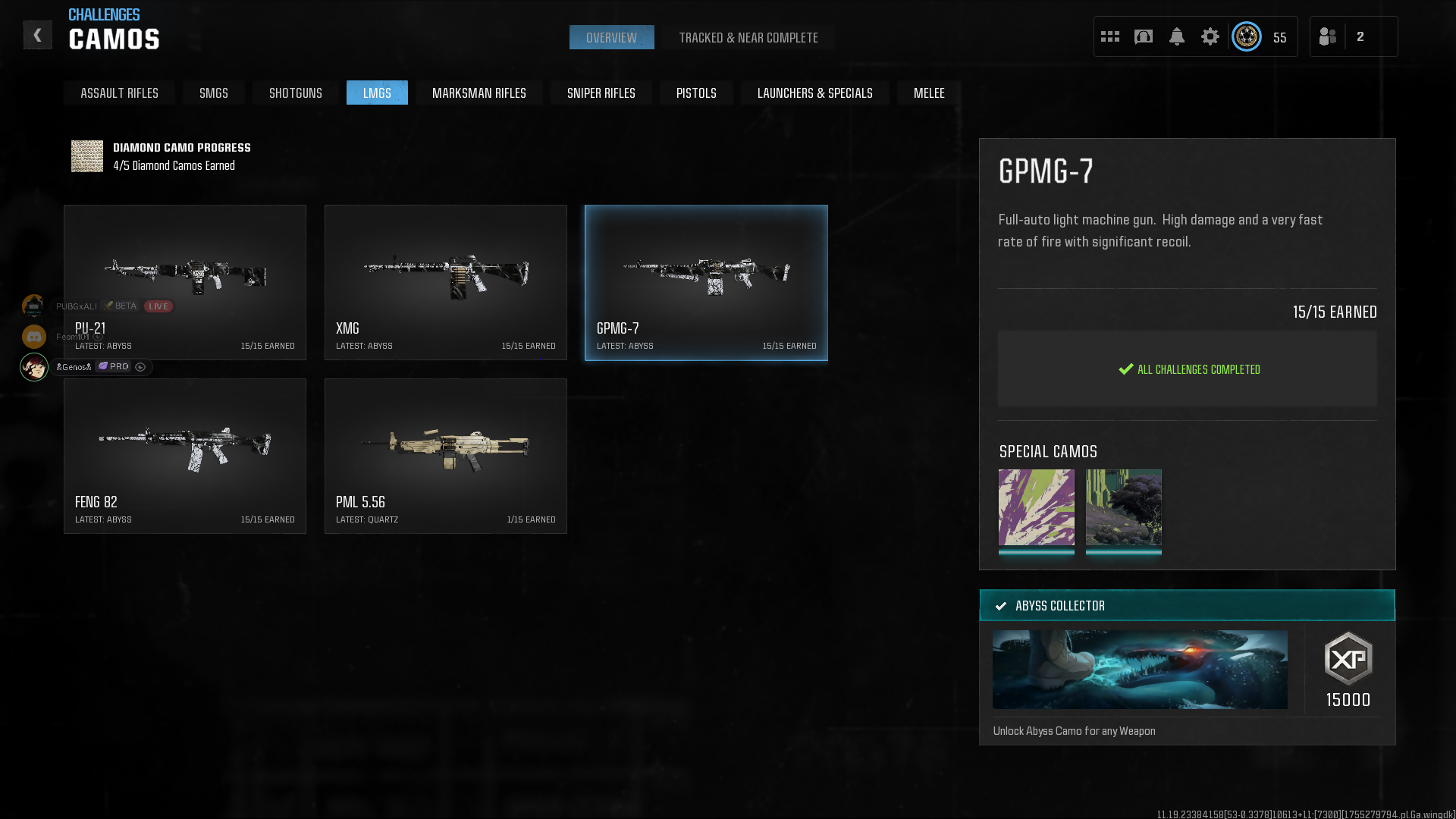Select the purple and green special camo
Screen dimensions: 1456x819
(x=1036, y=507)
